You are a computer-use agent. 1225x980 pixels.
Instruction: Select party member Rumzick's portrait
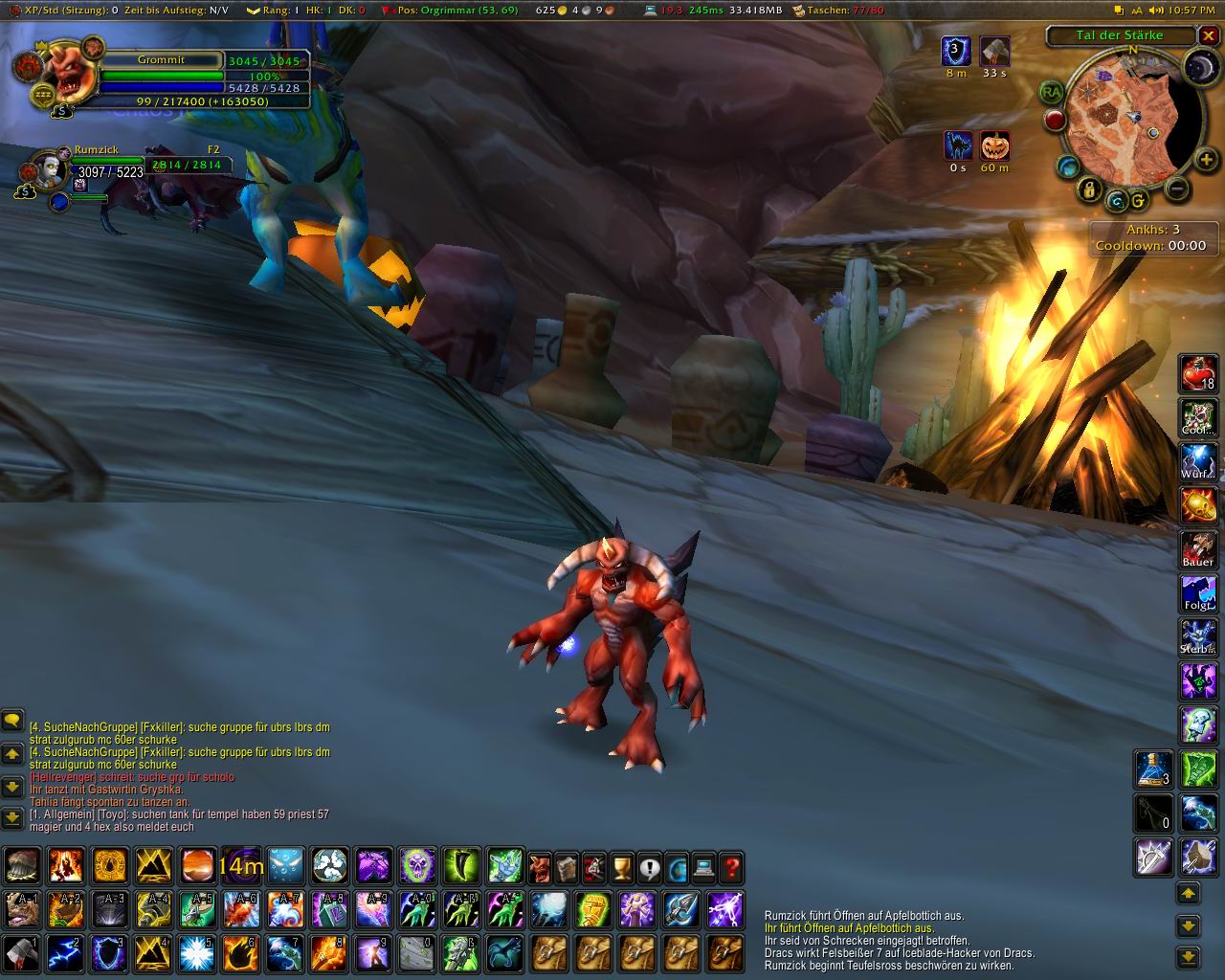tap(48, 171)
